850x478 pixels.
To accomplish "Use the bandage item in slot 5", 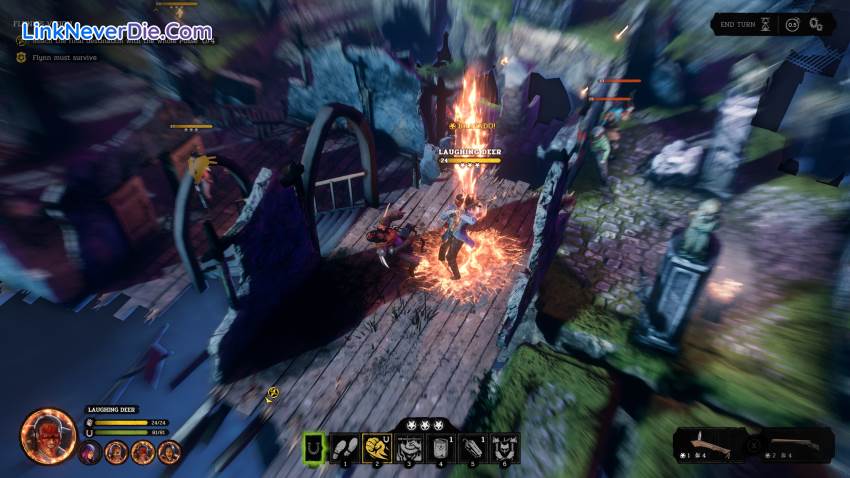I will [472, 447].
